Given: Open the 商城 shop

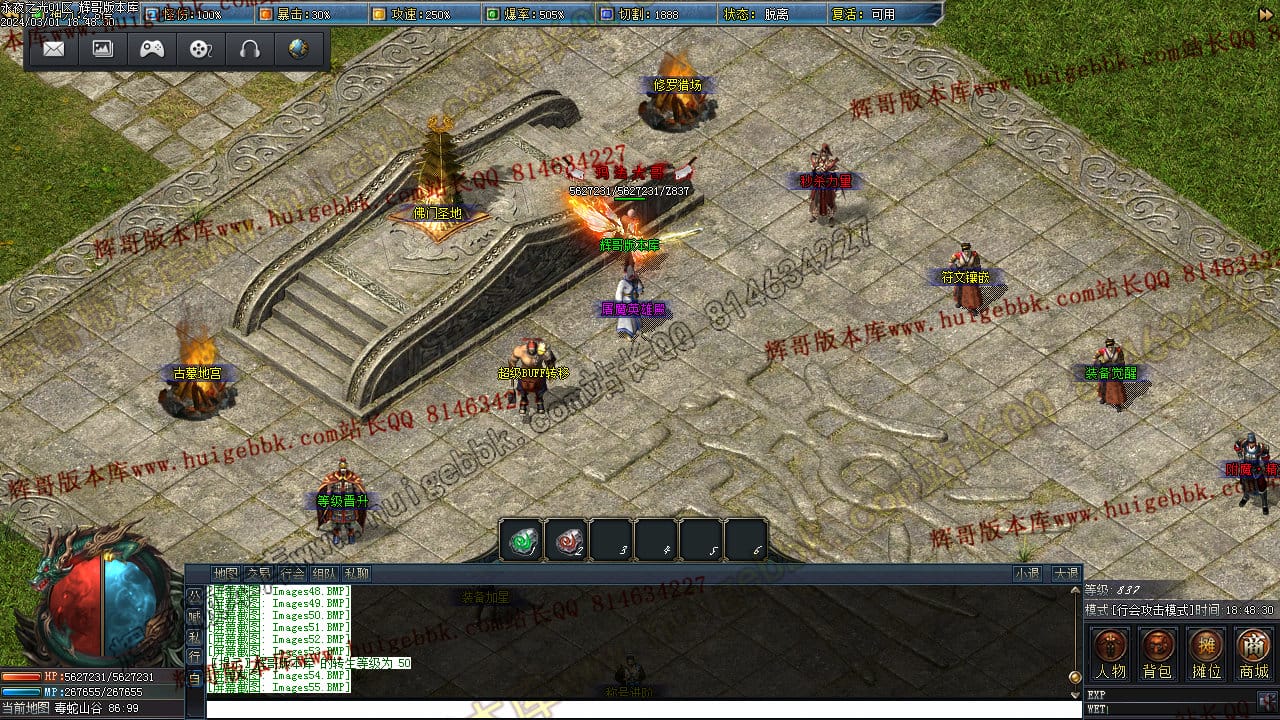Looking at the screenshot, I should tap(1253, 654).
